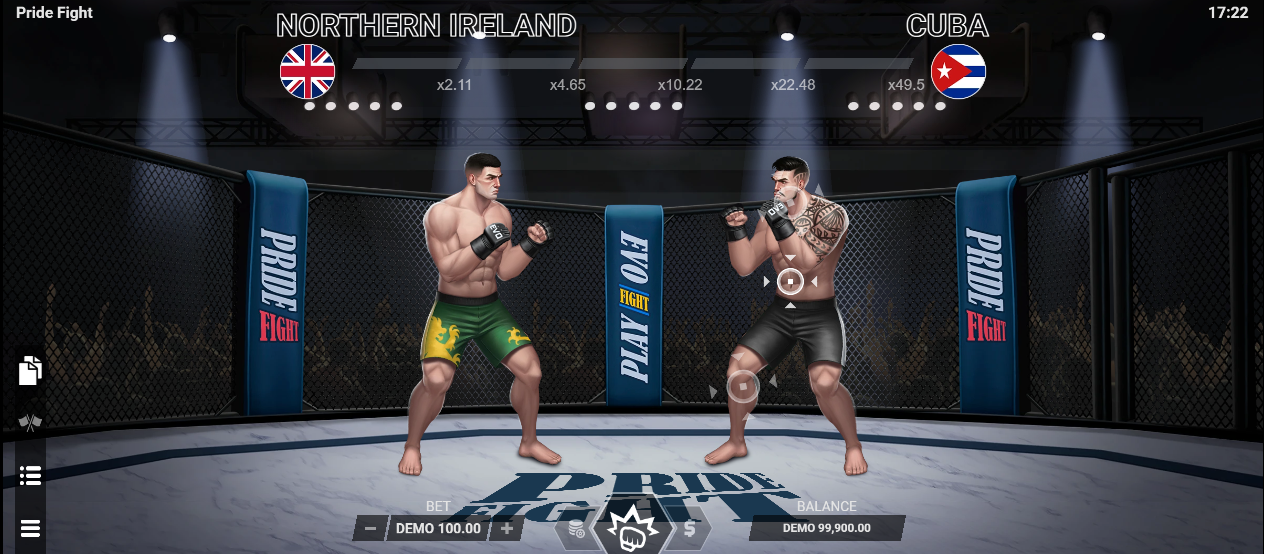This screenshot has width=1264, height=554.
Task: Click the demo bet amount field
Action: pyautogui.click(x=439, y=528)
